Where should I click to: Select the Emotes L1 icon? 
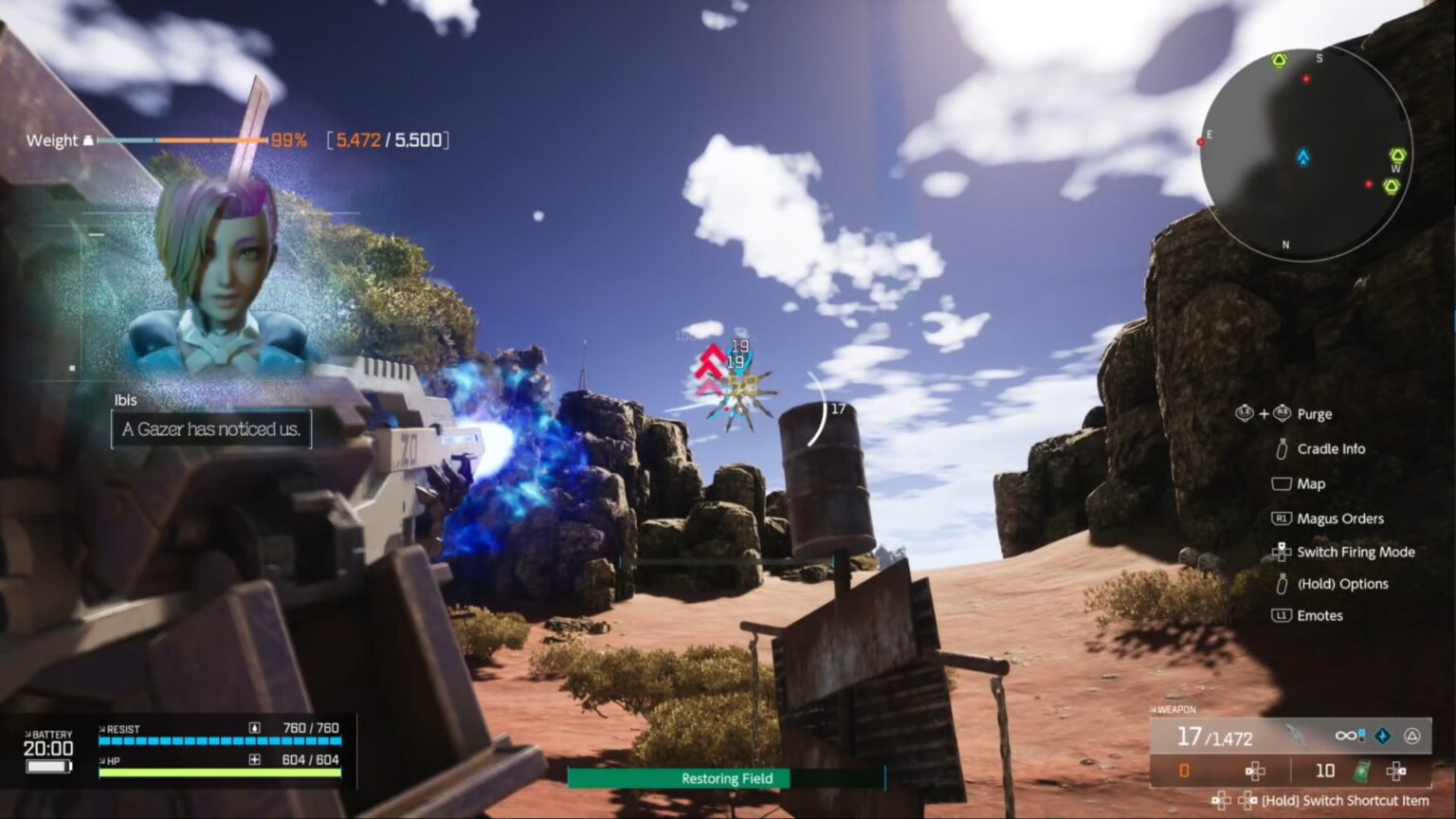click(1282, 615)
